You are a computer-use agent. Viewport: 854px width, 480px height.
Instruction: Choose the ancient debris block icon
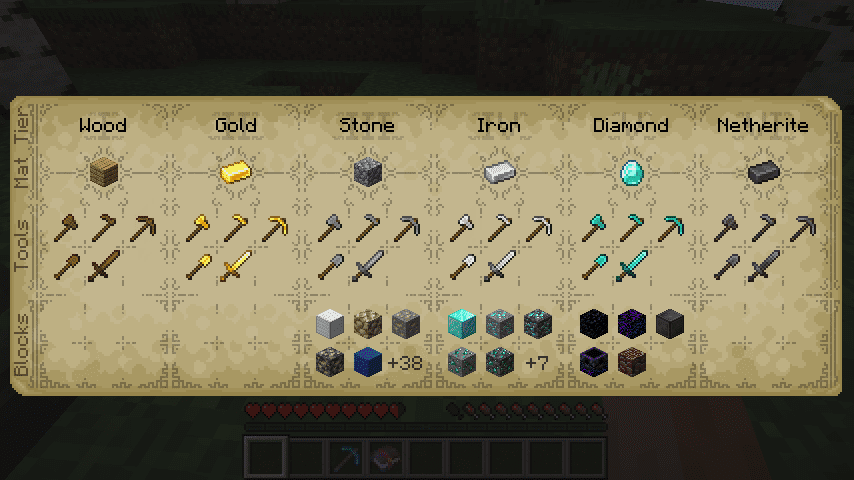coord(631,361)
